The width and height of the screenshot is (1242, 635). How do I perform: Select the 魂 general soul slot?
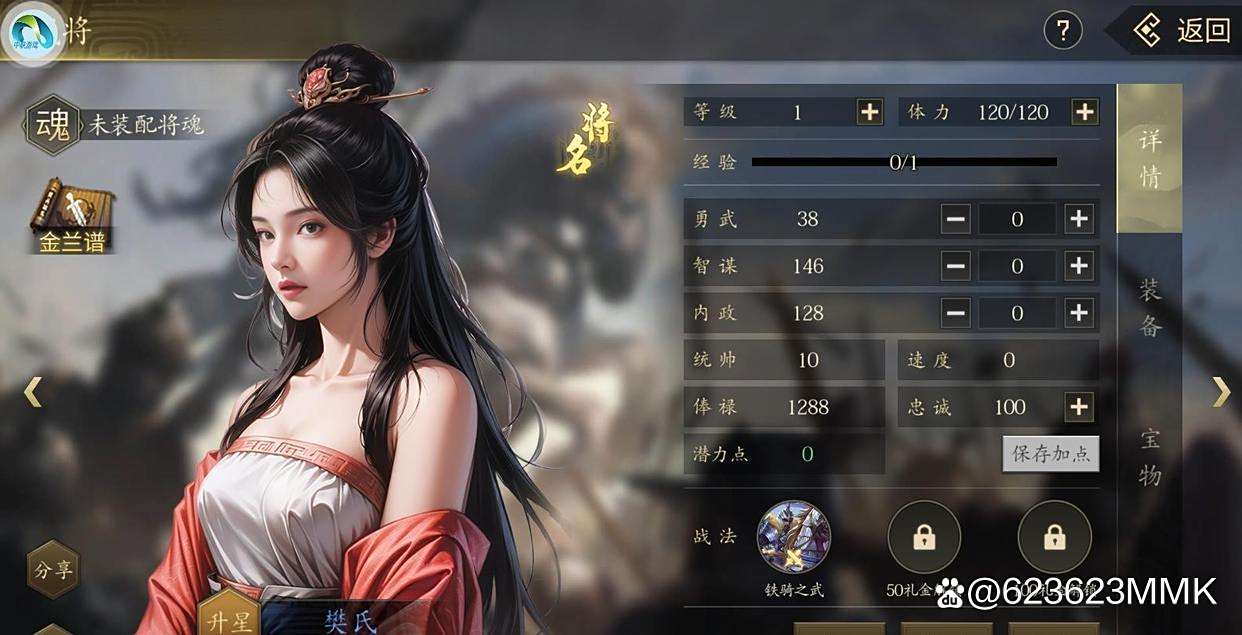click(52, 124)
